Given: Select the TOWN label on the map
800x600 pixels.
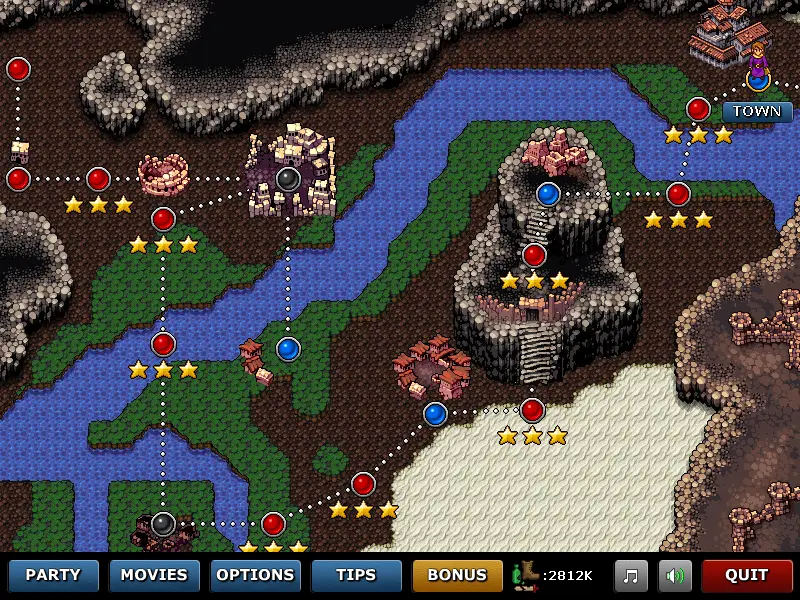Looking at the screenshot, I should [x=757, y=111].
